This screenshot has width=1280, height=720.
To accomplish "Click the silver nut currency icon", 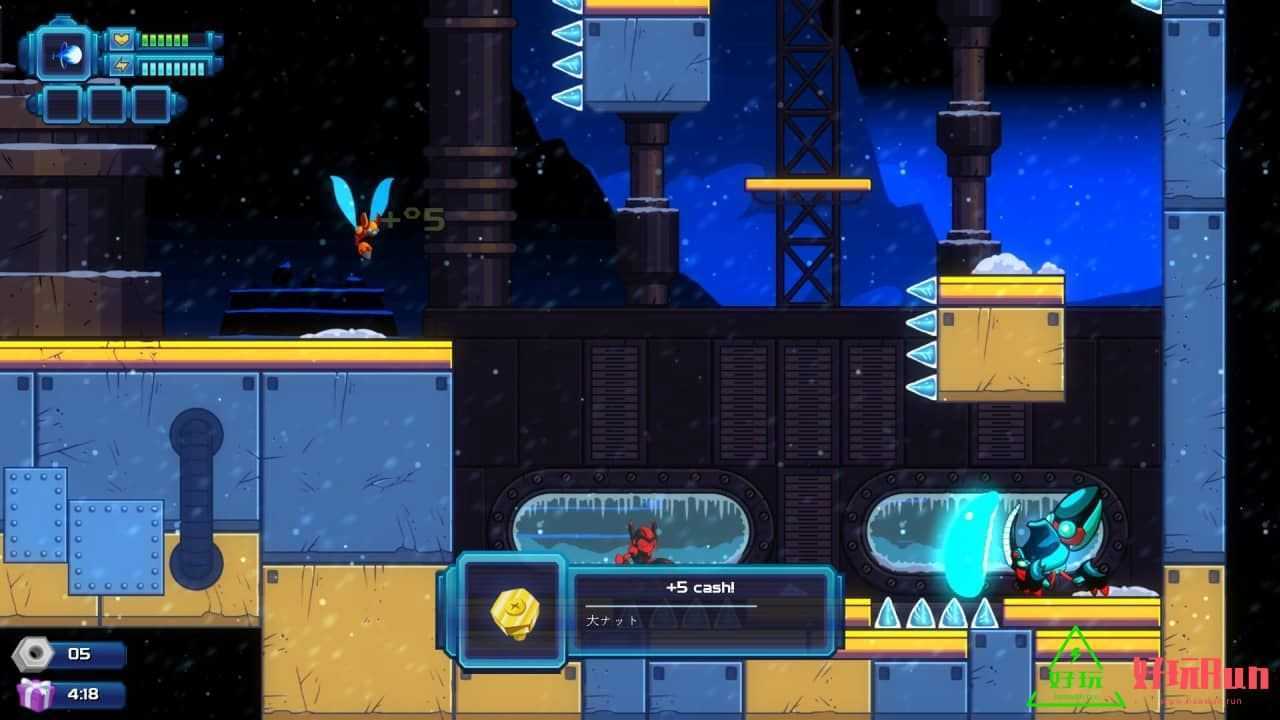I will 32,655.
